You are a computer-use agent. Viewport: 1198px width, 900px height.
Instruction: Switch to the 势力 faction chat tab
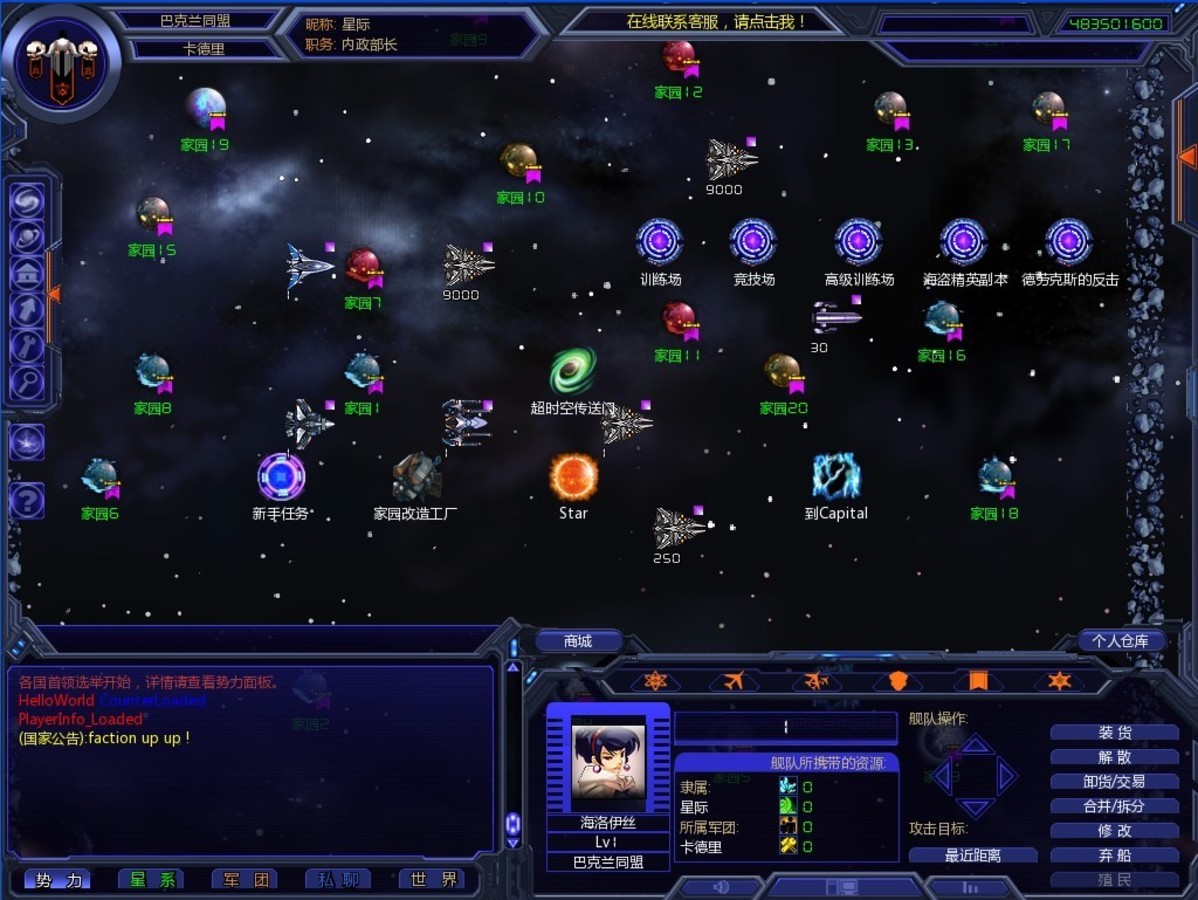point(57,879)
